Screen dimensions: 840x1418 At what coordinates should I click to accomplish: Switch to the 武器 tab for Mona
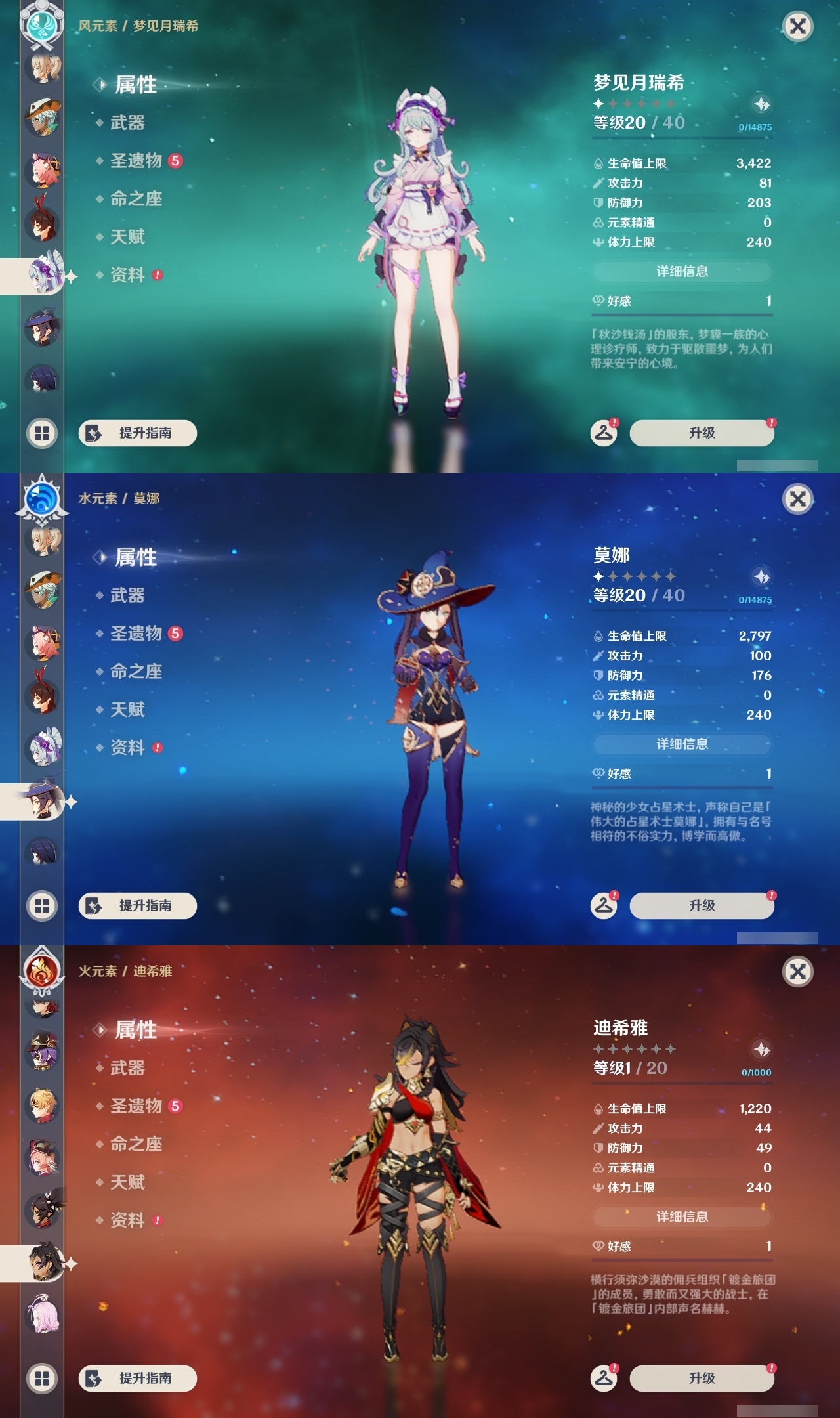click(x=129, y=596)
